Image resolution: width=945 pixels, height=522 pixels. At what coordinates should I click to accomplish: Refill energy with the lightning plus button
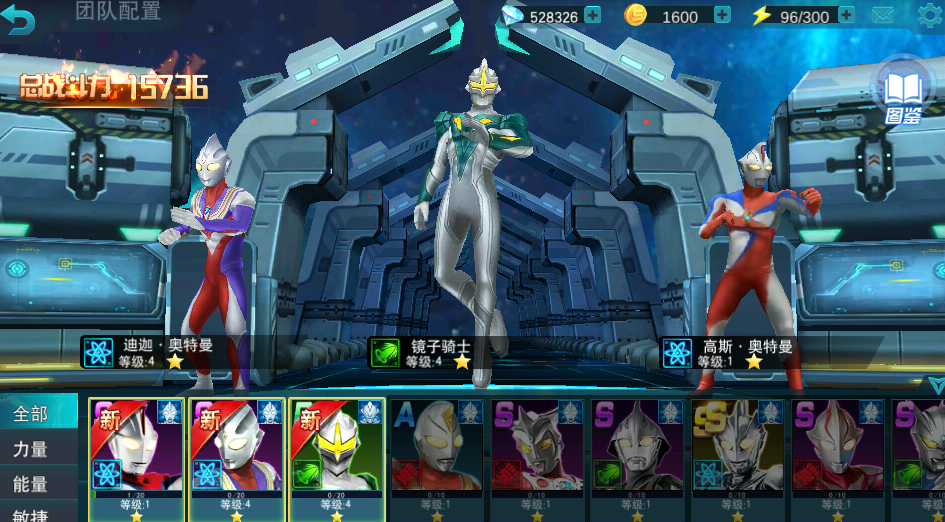pos(846,15)
